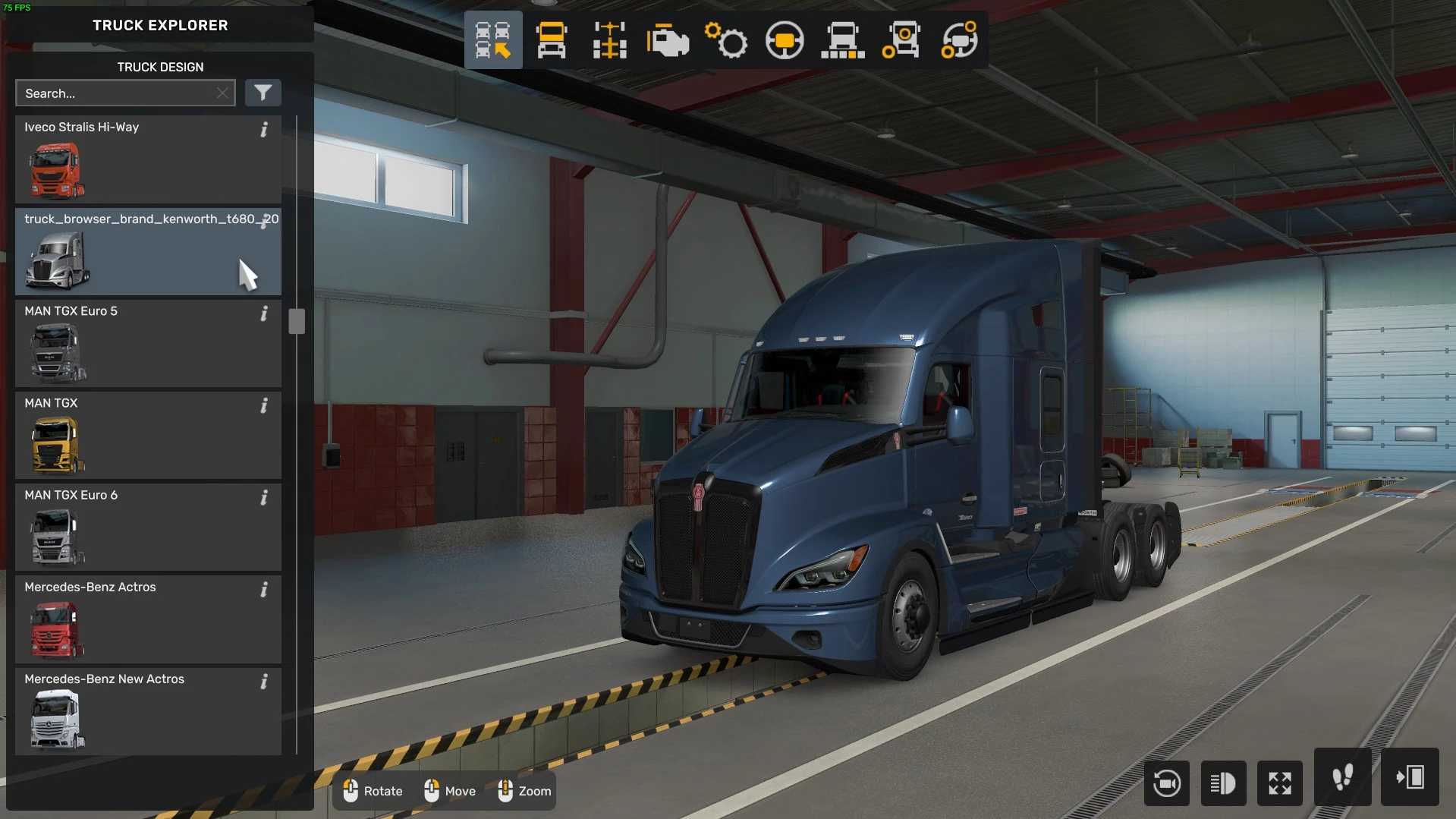Switch to the cabin tab icon

click(552, 40)
